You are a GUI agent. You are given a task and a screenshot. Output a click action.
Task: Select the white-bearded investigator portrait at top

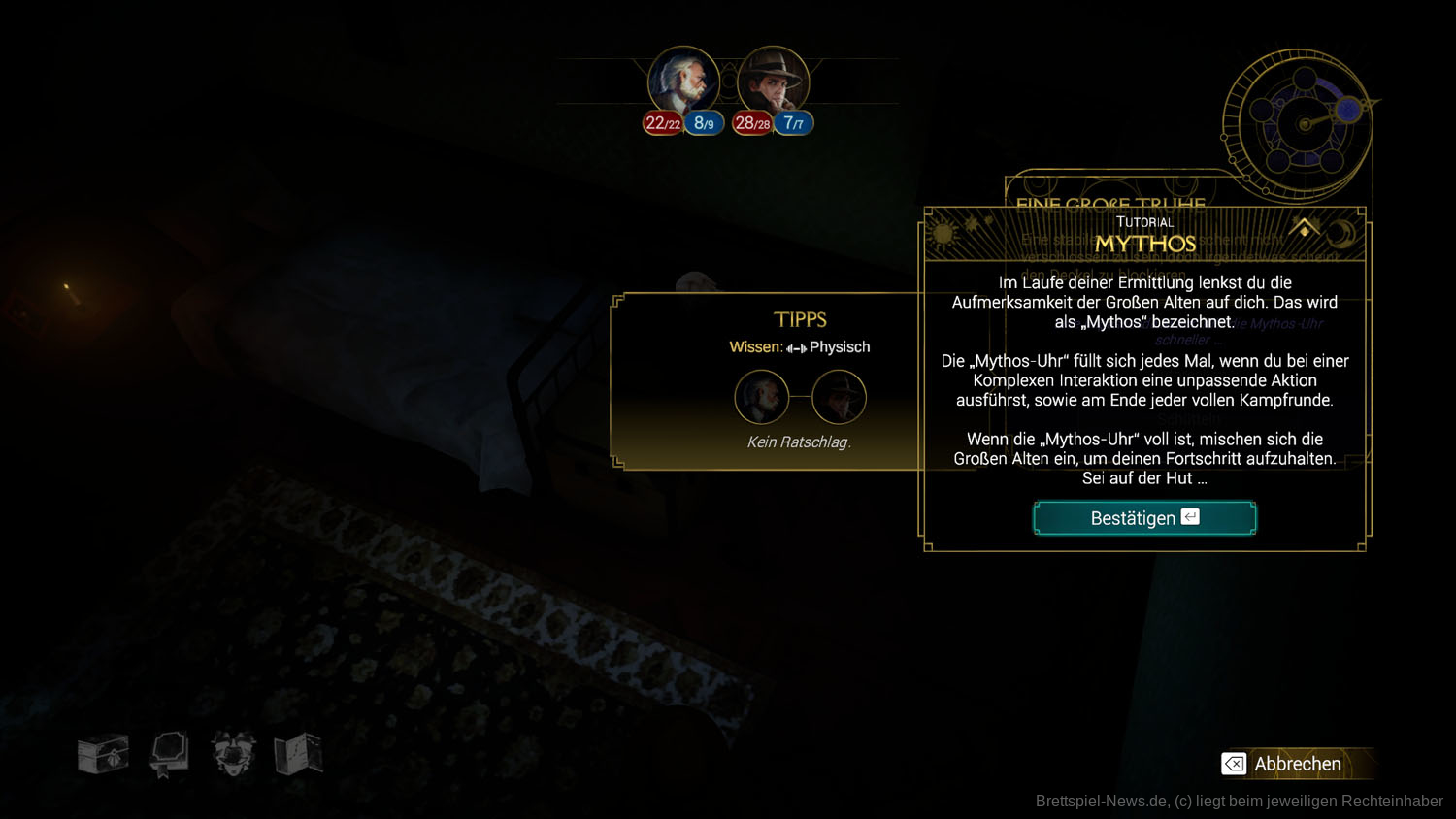coord(683,82)
